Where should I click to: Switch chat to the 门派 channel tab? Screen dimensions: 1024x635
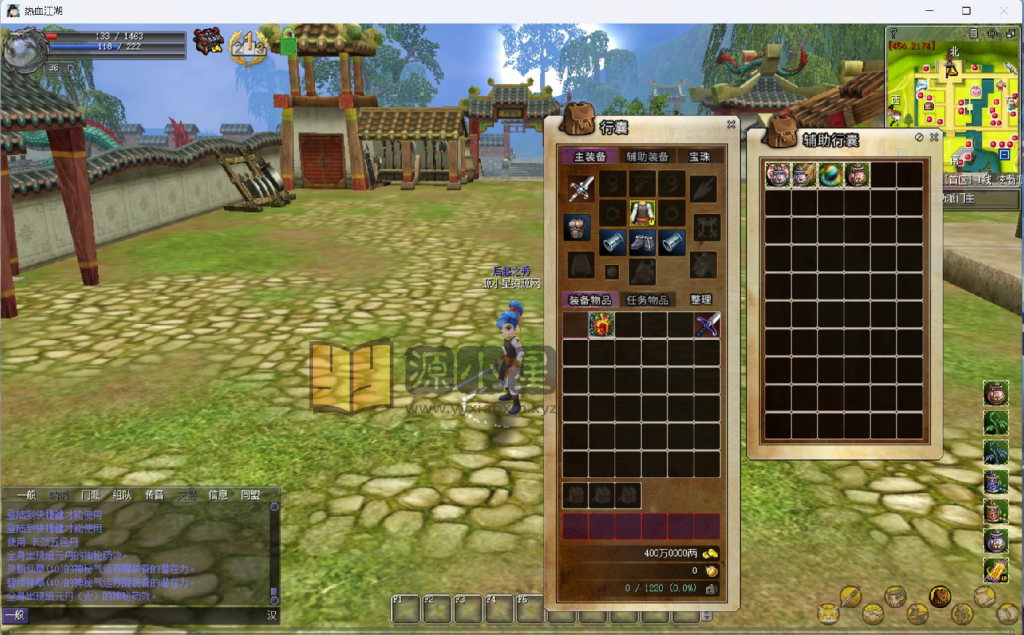point(90,495)
